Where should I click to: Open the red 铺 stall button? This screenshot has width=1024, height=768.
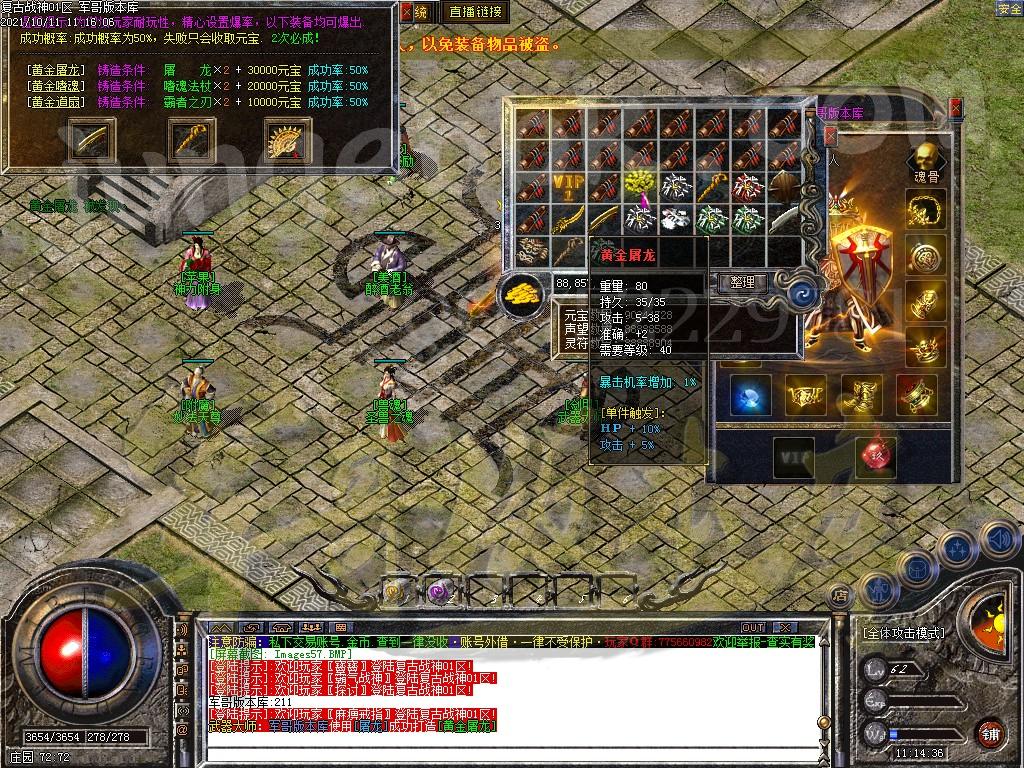(x=990, y=732)
